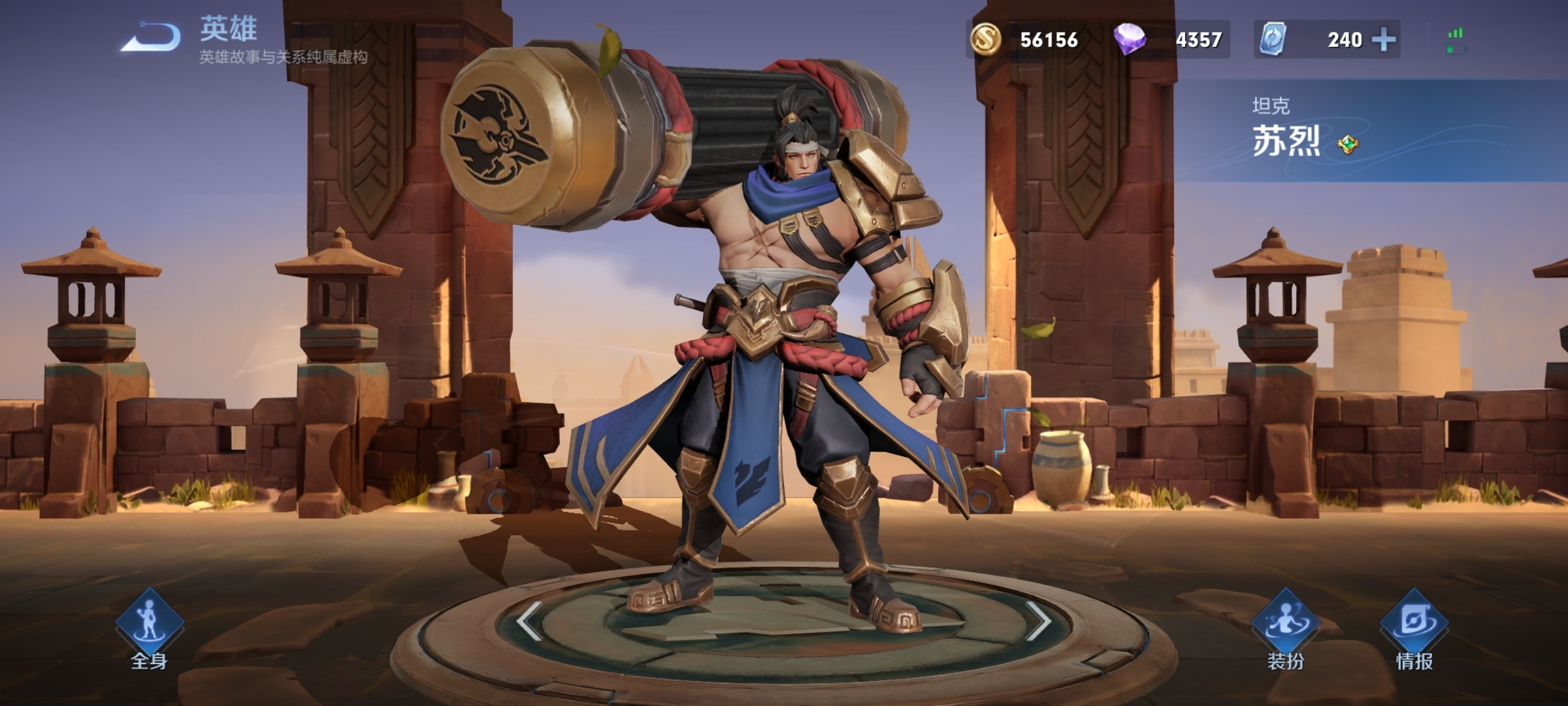1568x706 pixels.
Task: Open the 全身 full-body view
Action: [150, 628]
